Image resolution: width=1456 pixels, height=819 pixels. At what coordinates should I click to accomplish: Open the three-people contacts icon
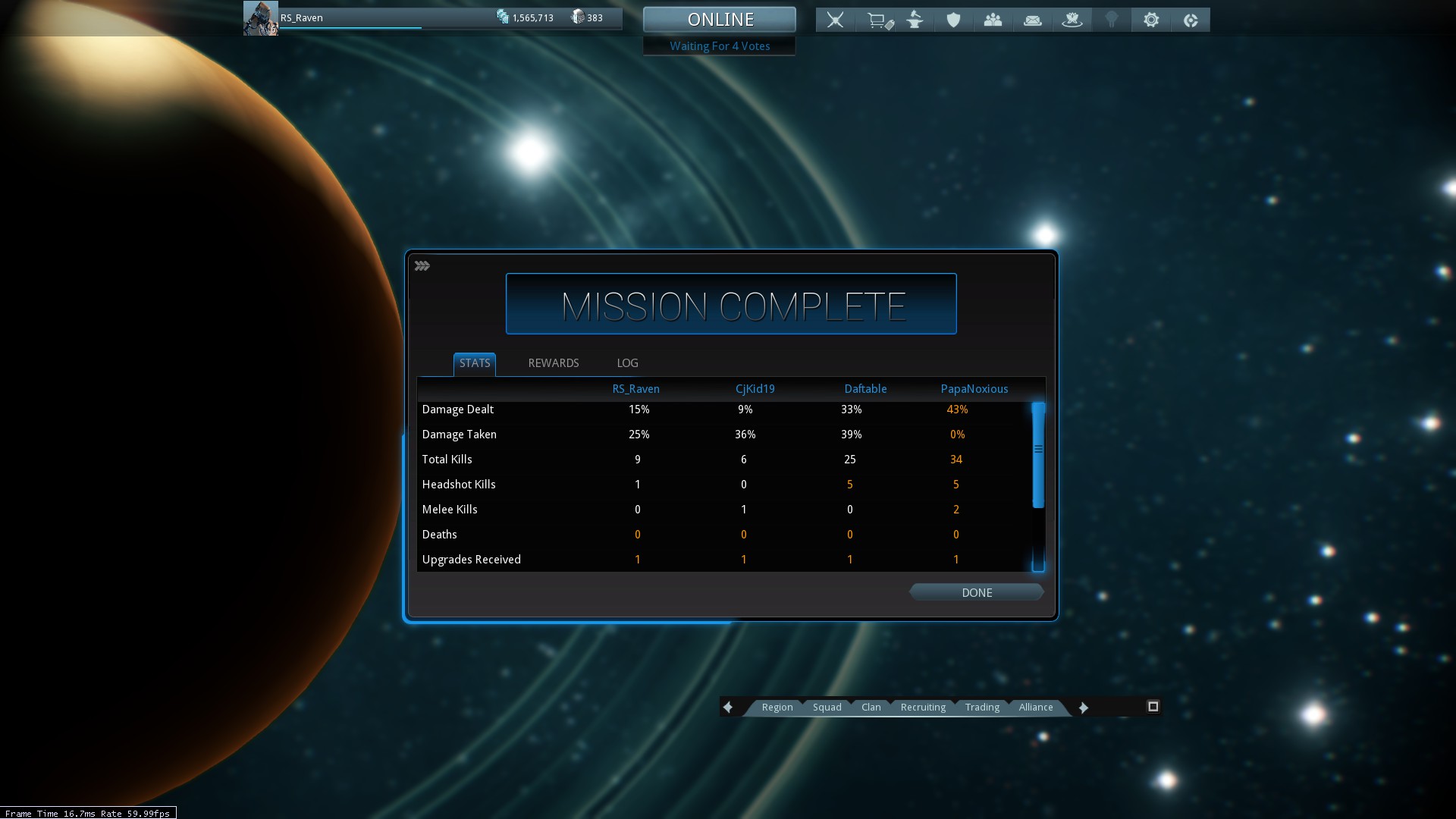993,20
